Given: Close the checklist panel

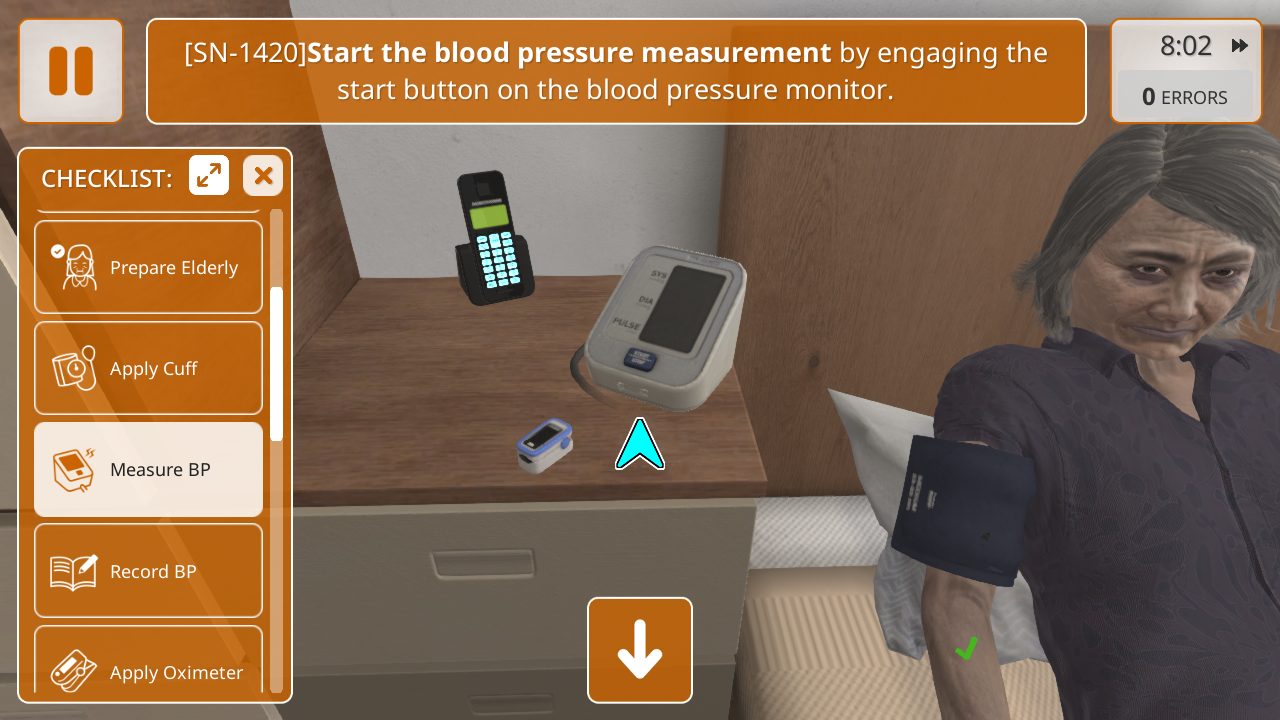Looking at the screenshot, I should (x=263, y=176).
